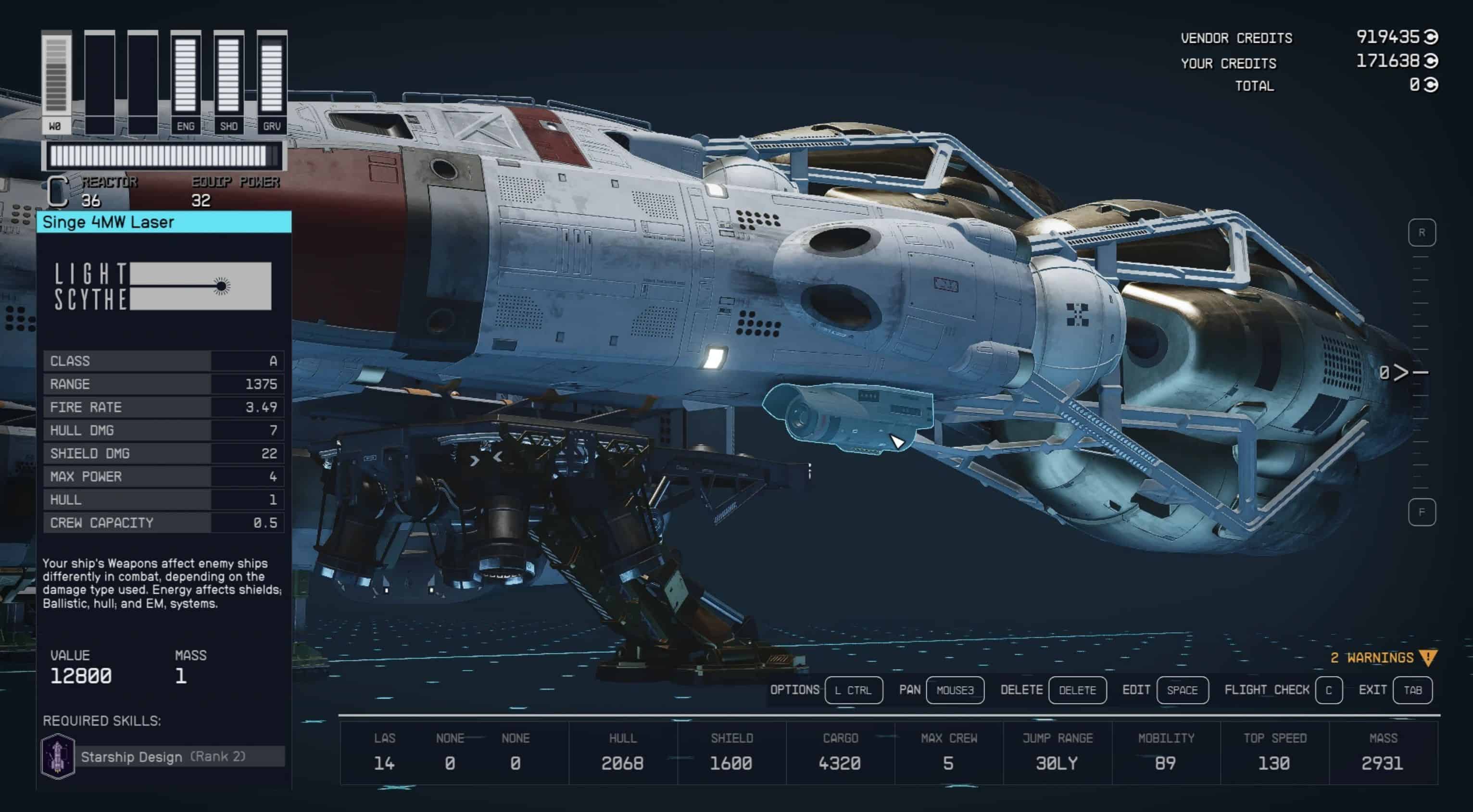The height and width of the screenshot is (812, 1473).
Task: Edit the selected Singe laser
Action: tap(1182, 690)
